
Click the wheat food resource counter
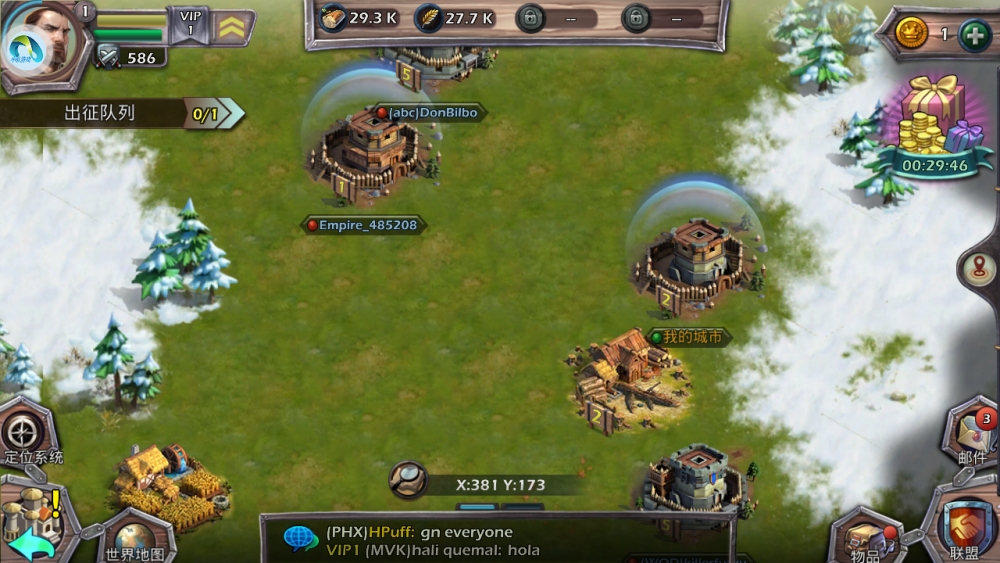click(x=456, y=18)
